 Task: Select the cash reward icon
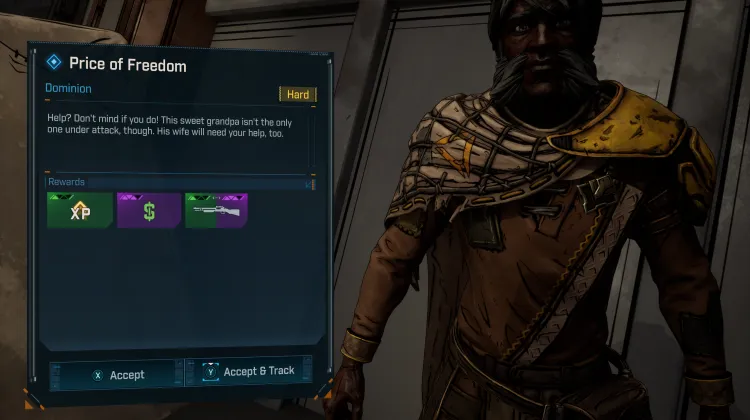pyautogui.click(x=148, y=210)
